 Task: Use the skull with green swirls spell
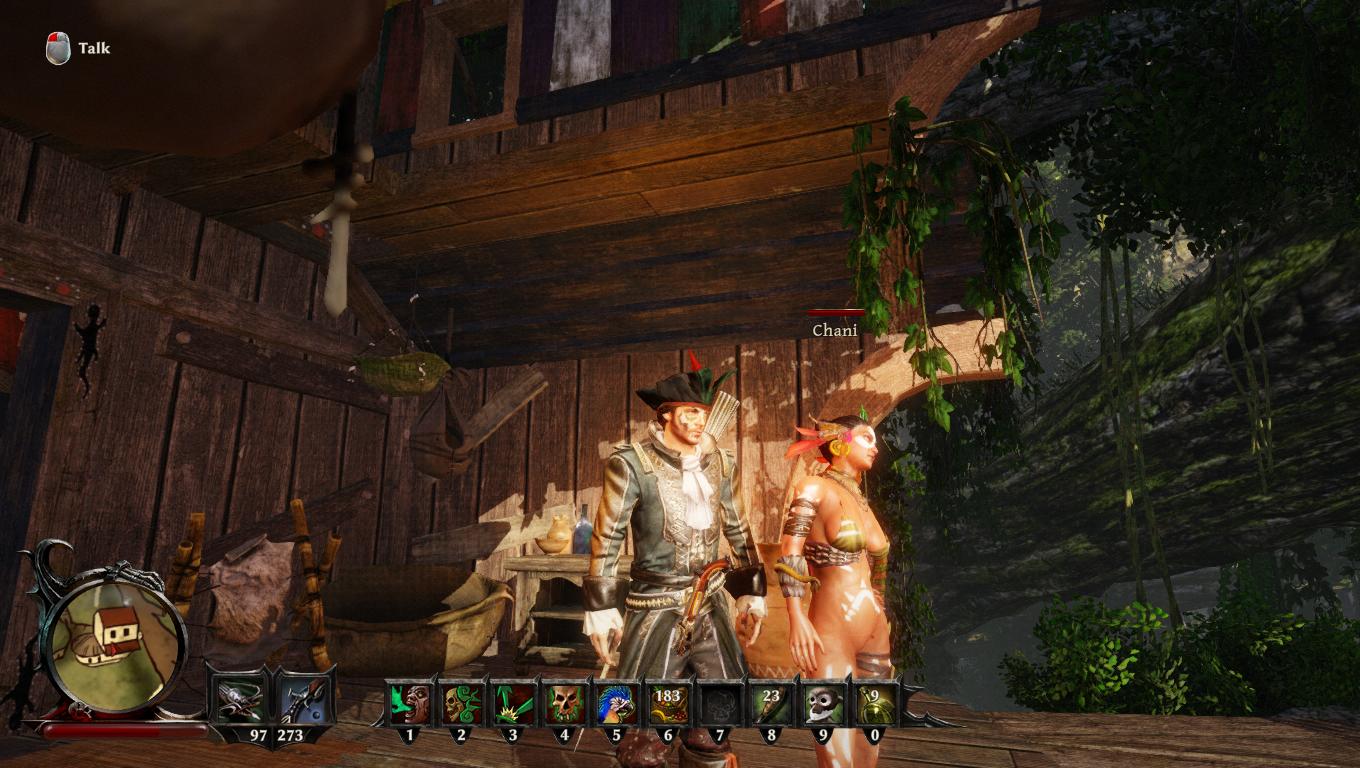click(x=461, y=704)
